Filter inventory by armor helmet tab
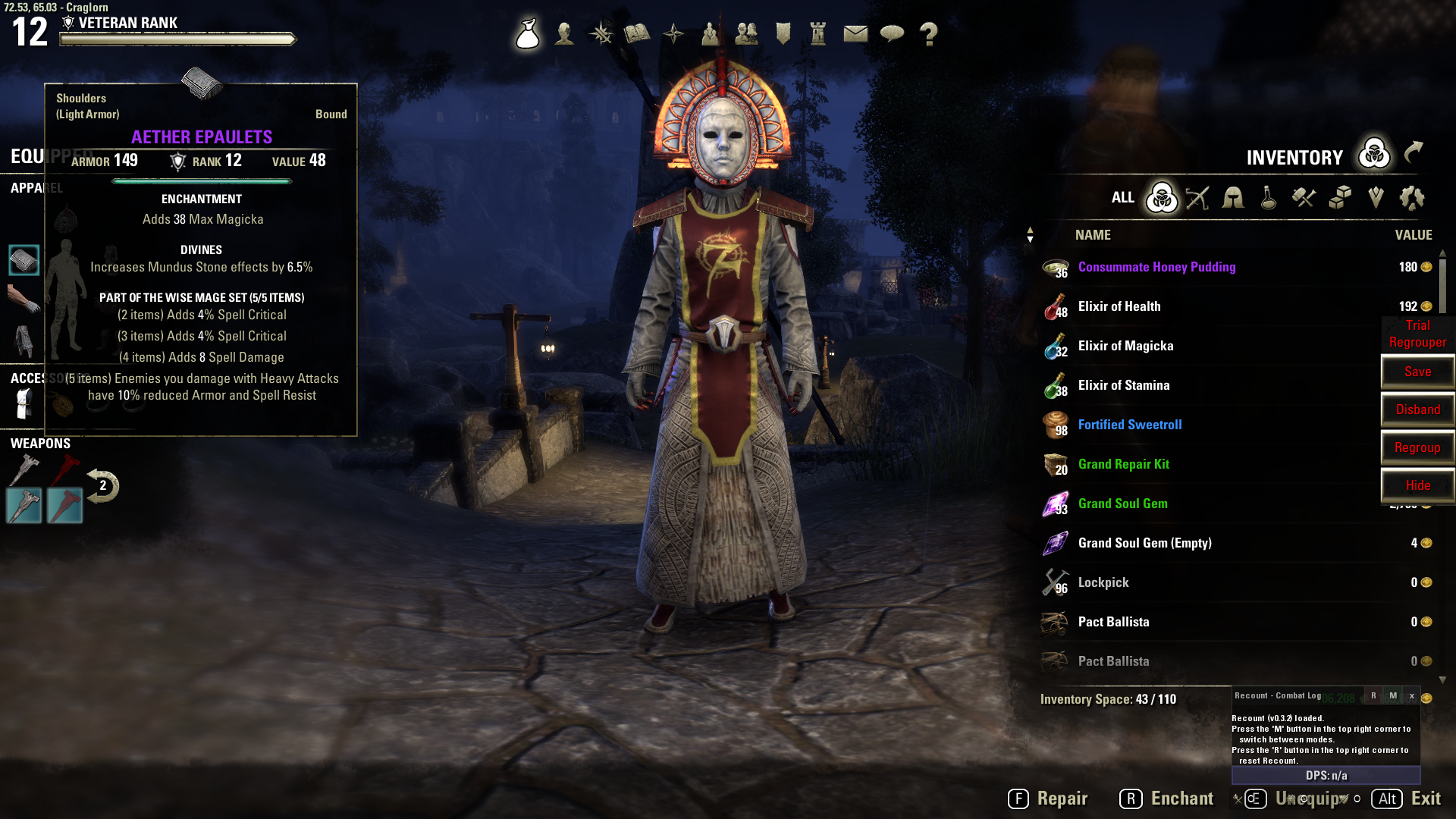This screenshot has height=819, width=1456. tap(1233, 198)
